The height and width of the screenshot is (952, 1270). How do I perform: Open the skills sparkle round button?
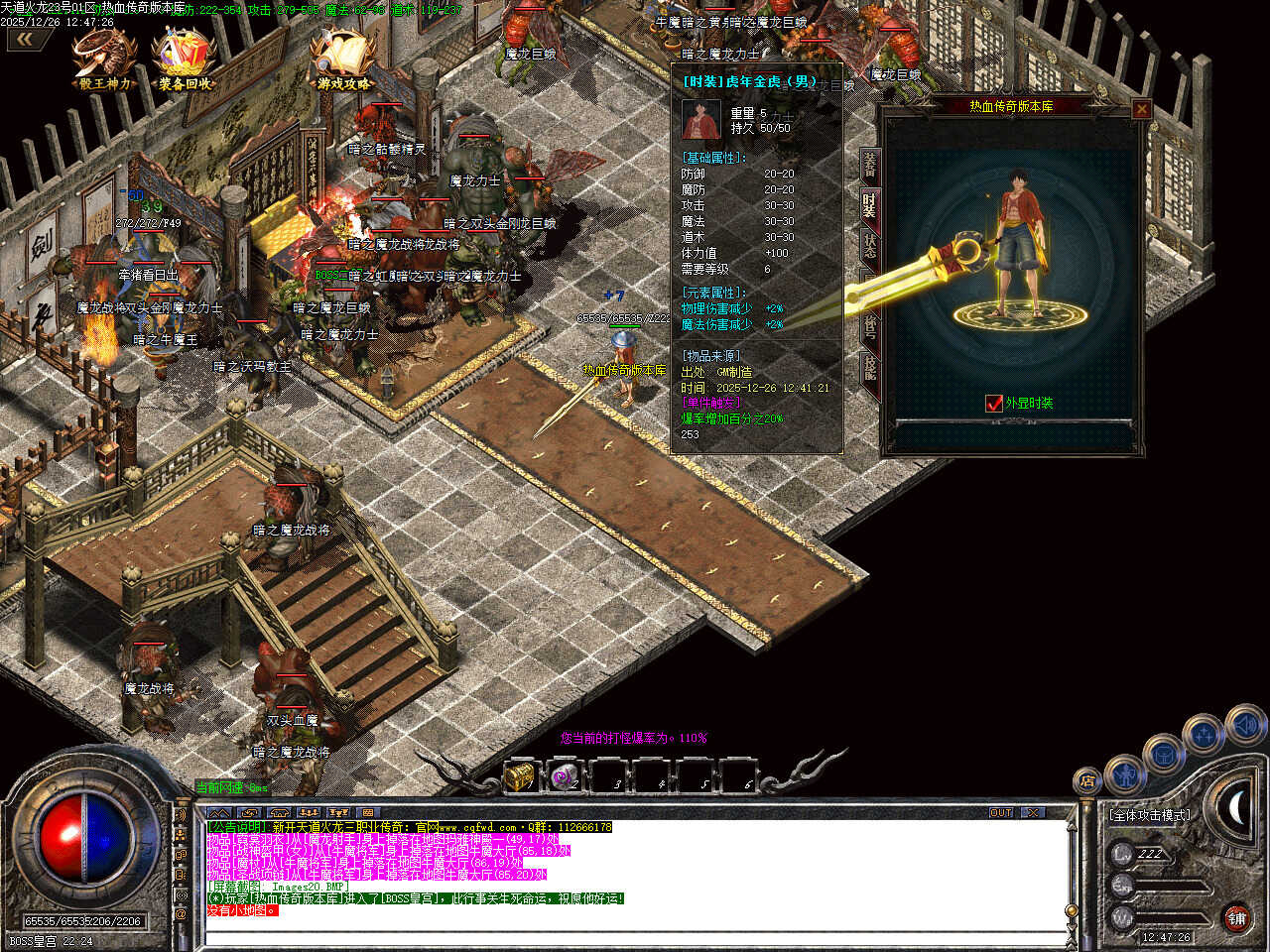click(1204, 735)
